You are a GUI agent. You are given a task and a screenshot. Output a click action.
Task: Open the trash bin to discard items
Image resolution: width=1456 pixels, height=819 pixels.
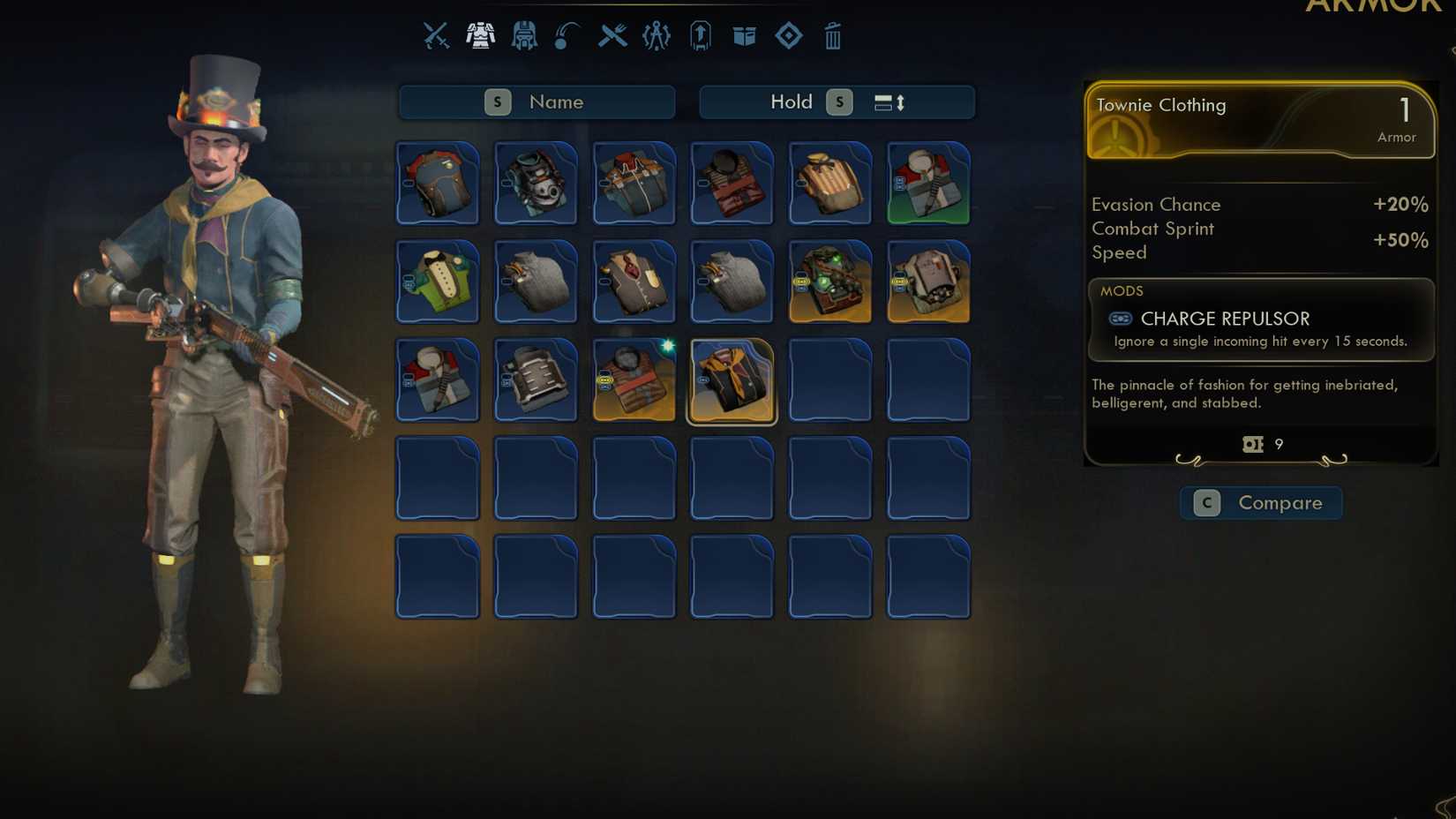point(831,35)
